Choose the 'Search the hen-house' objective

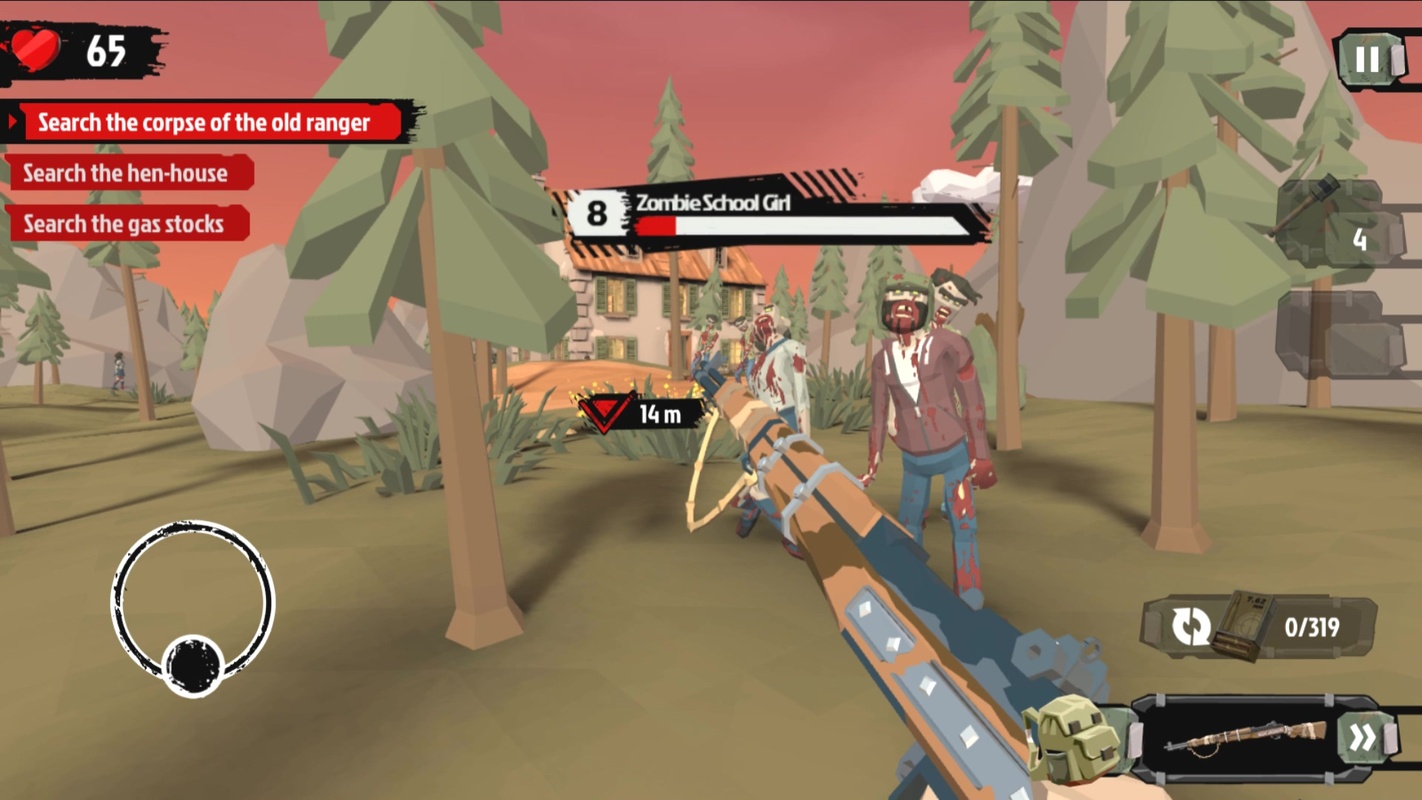pyautogui.click(x=126, y=173)
